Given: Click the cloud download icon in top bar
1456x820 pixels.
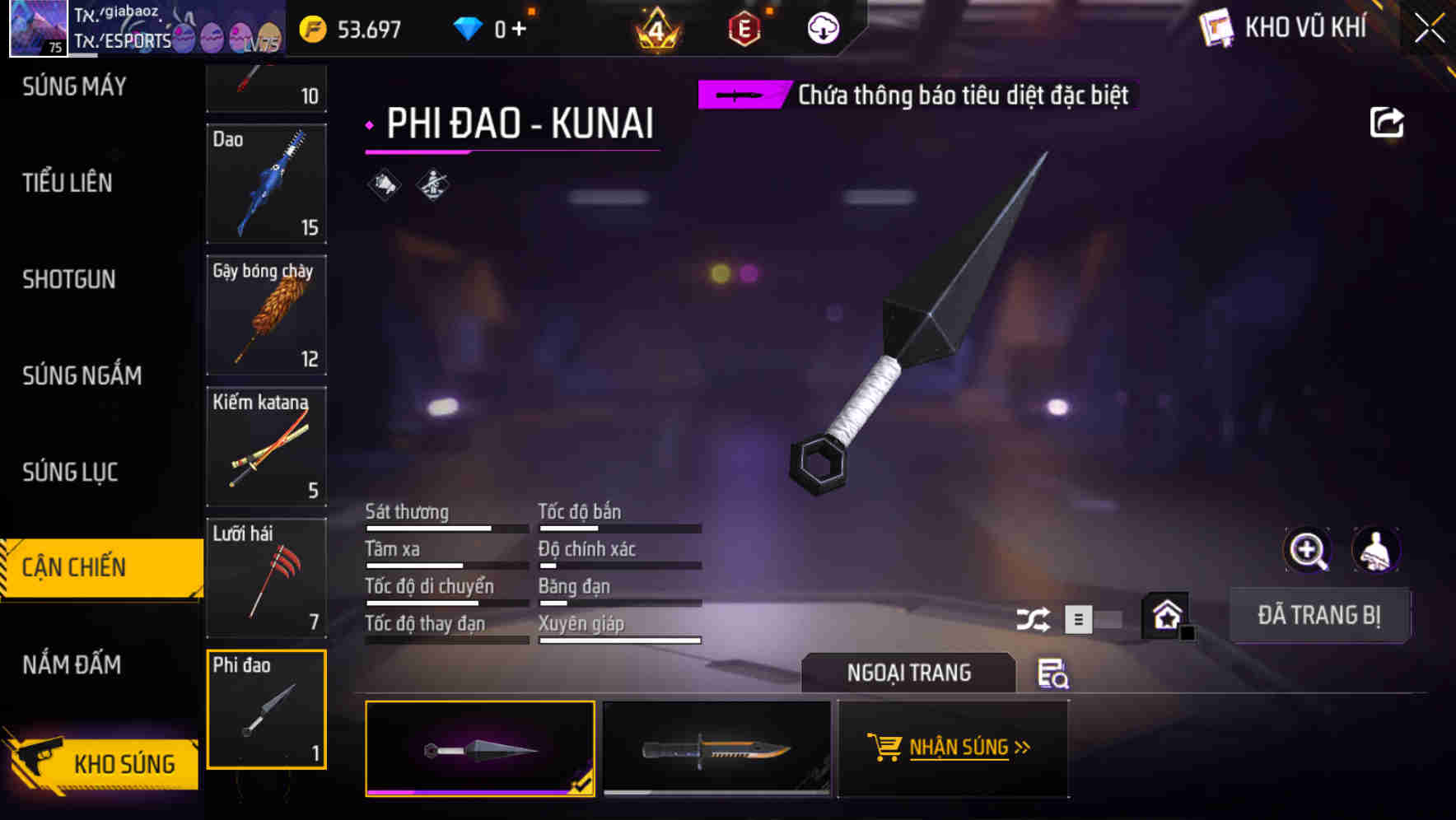Looking at the screenshot, I should coord(821,27).
